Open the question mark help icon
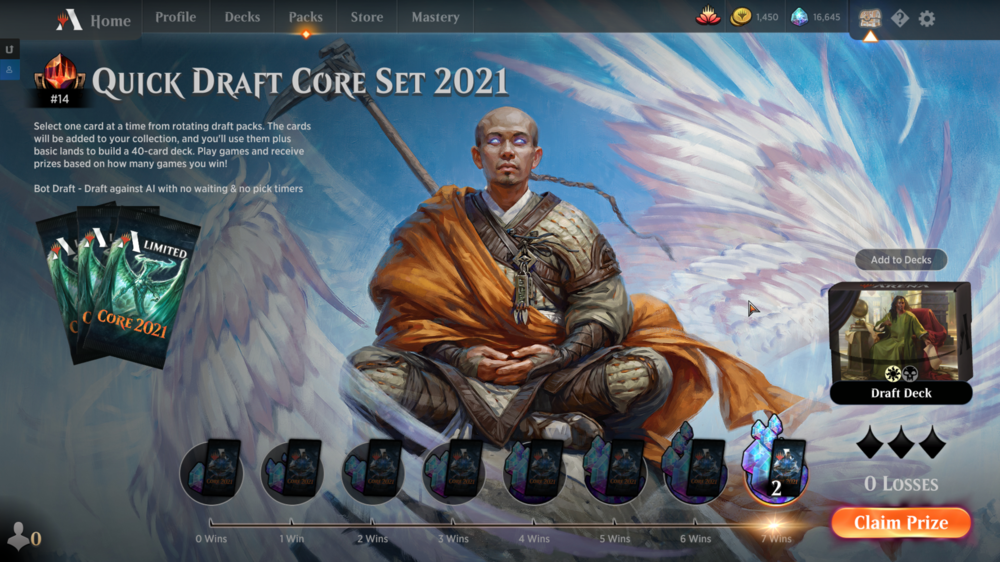The image size is (1000, 562). (900, 18)
